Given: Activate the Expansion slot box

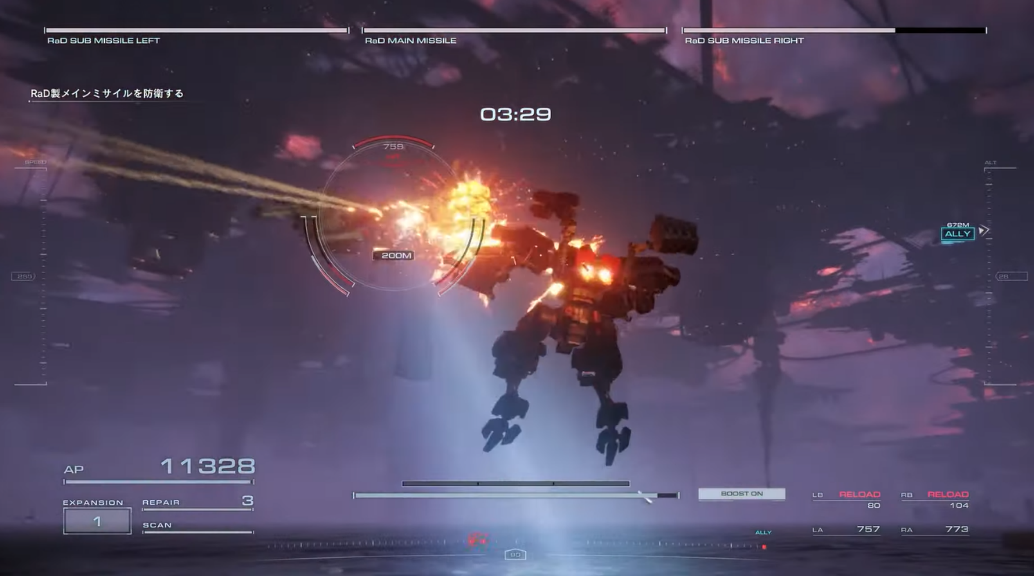Looking at the screenshot, I should pyautogui.click(x=97, y=521).
